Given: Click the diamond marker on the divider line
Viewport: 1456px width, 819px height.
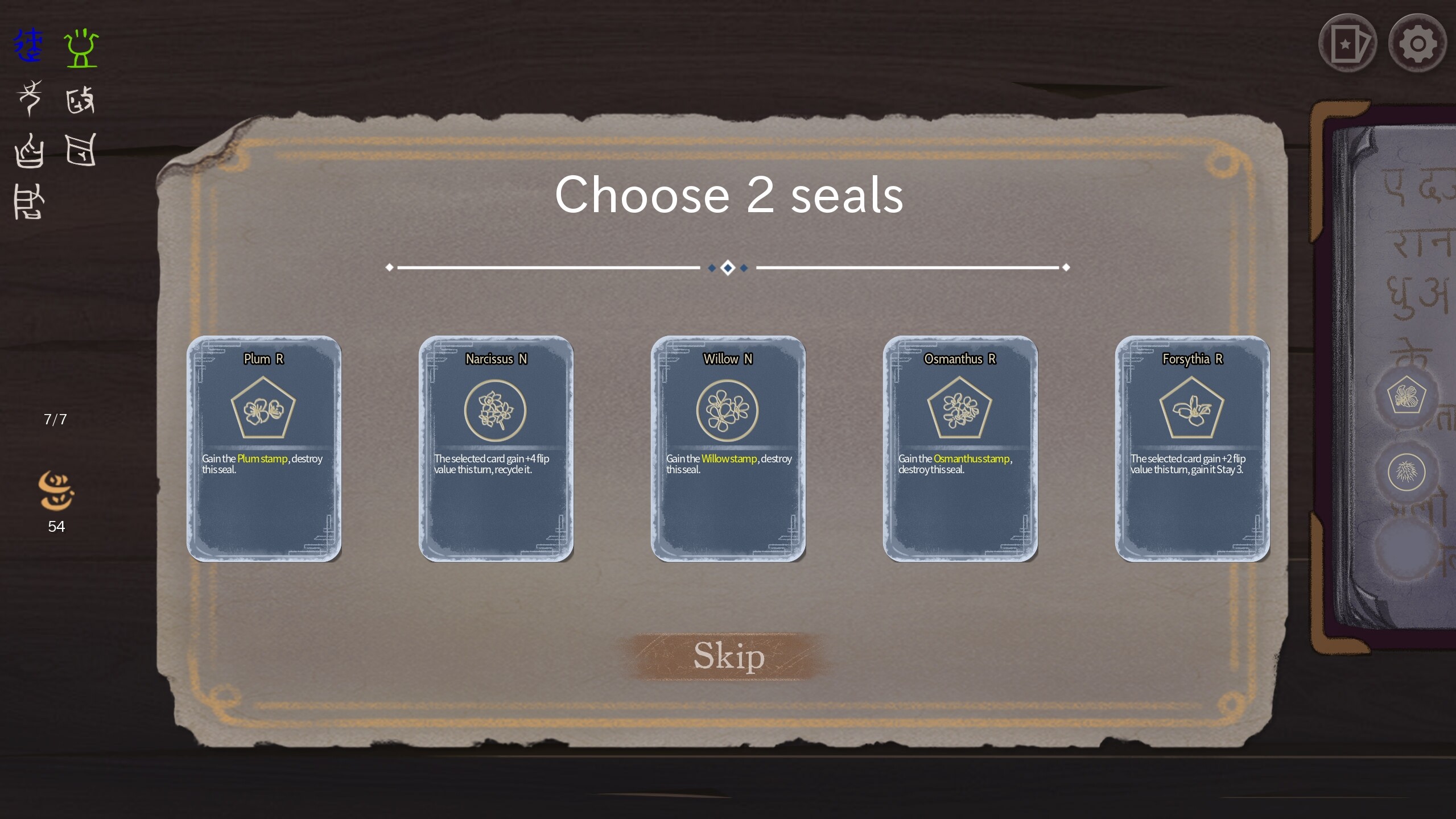Looking at the screenshot, I should pos(729,268).
